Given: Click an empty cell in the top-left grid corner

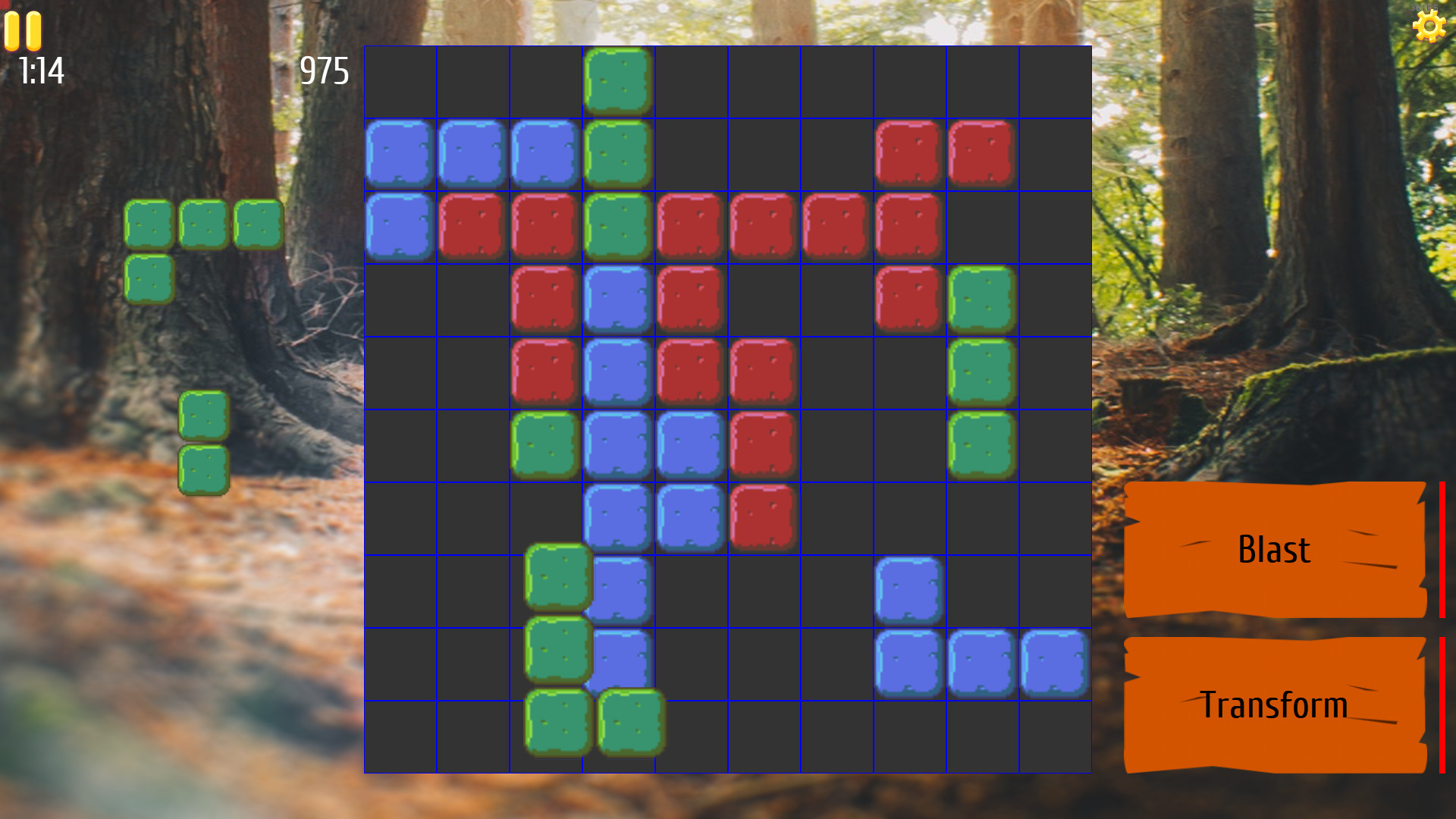Looking at the screenshot, I should click(400, 81).
